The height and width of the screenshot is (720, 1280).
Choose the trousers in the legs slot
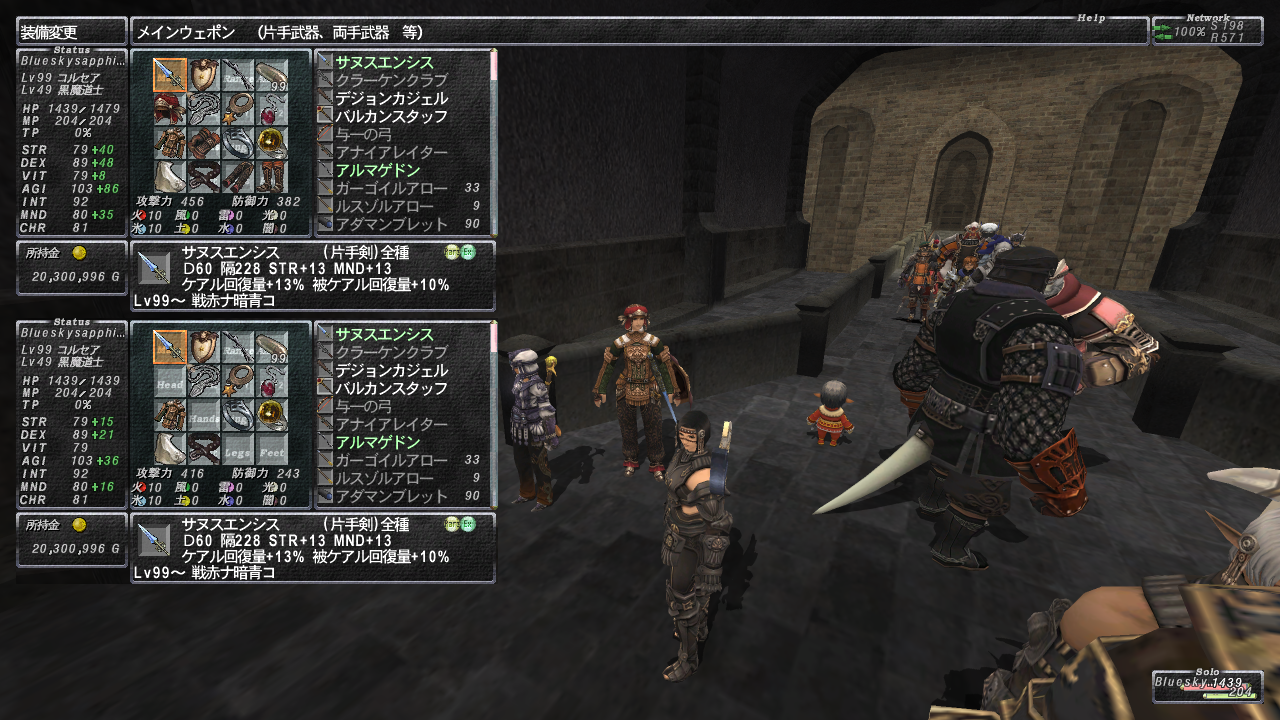click(x=237, y=175)
